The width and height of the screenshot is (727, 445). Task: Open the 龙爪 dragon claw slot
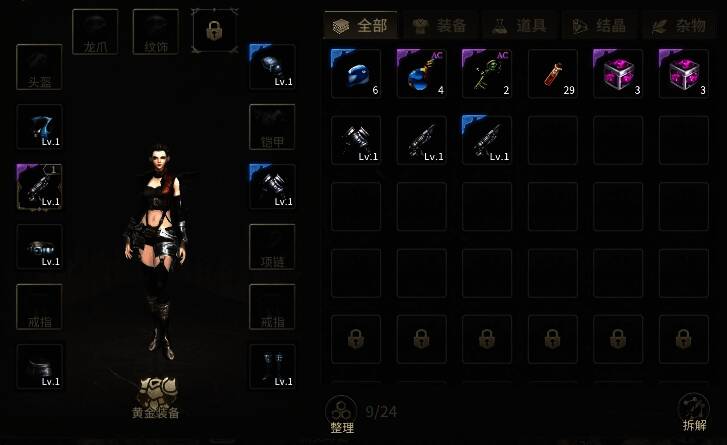pos(95,32)
